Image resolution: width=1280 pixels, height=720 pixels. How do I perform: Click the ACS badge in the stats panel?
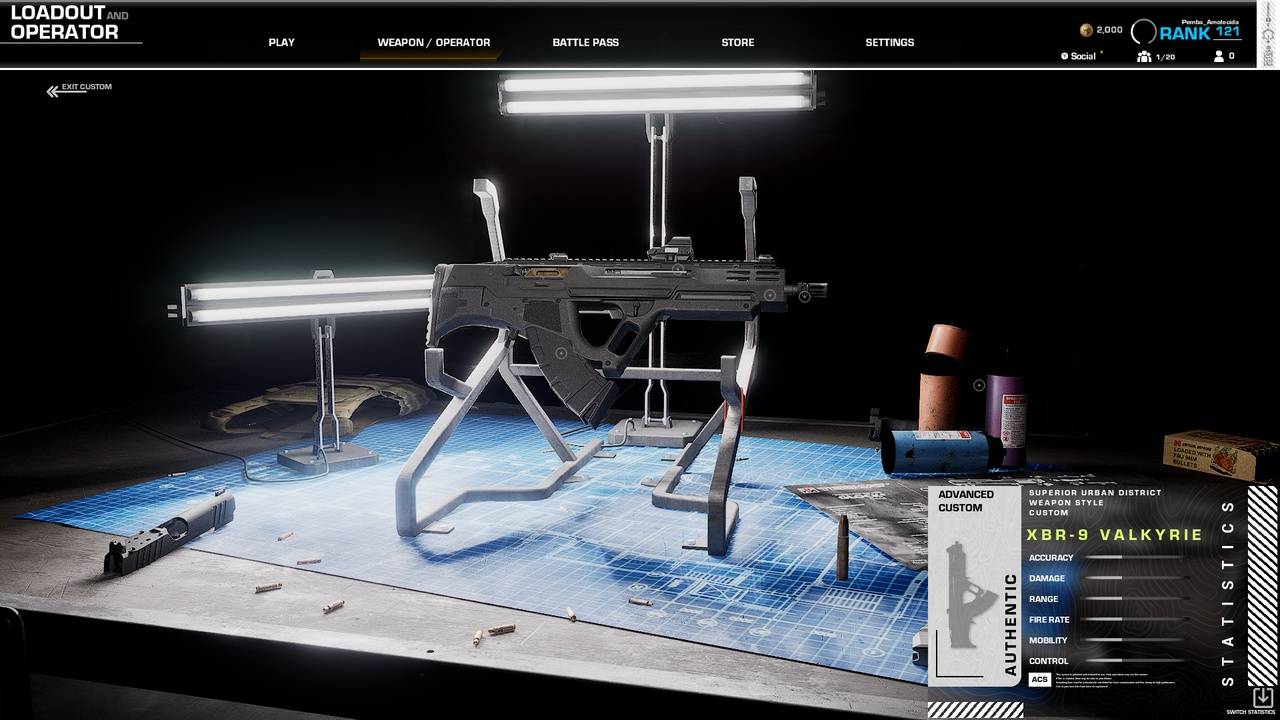[x=1039, y=680]
